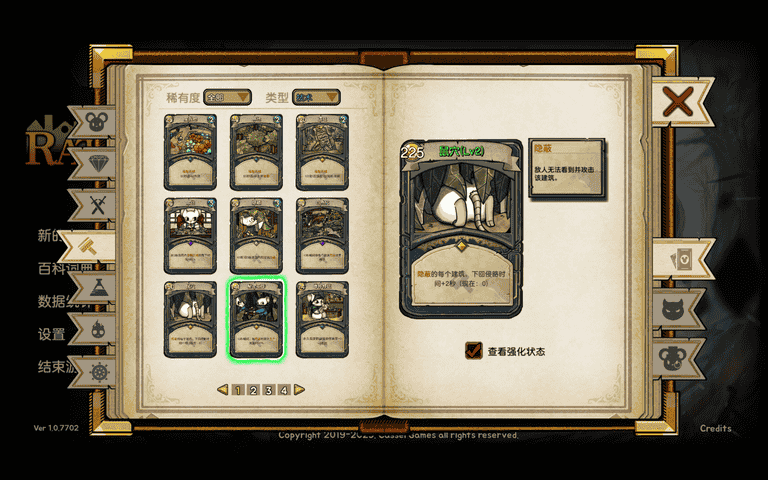Go to card page 1
This screenshot has height=480, width=768.
tap(238, 390)
